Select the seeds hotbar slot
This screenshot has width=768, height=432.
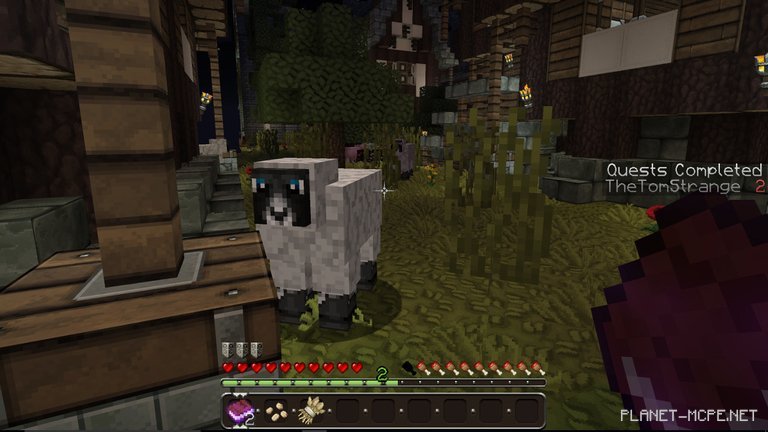275,410
